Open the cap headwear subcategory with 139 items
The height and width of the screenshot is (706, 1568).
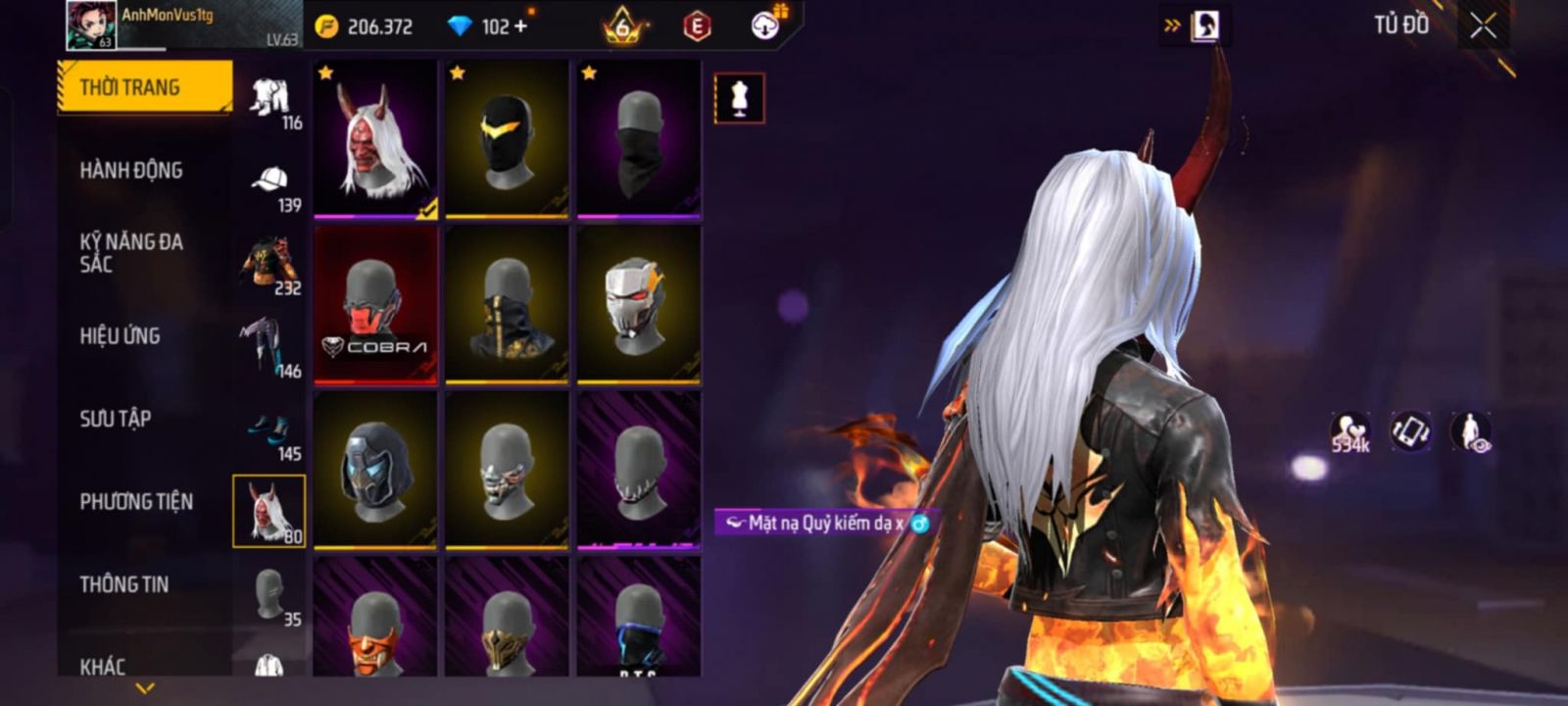pyautogui.click(x=270, y=186)
